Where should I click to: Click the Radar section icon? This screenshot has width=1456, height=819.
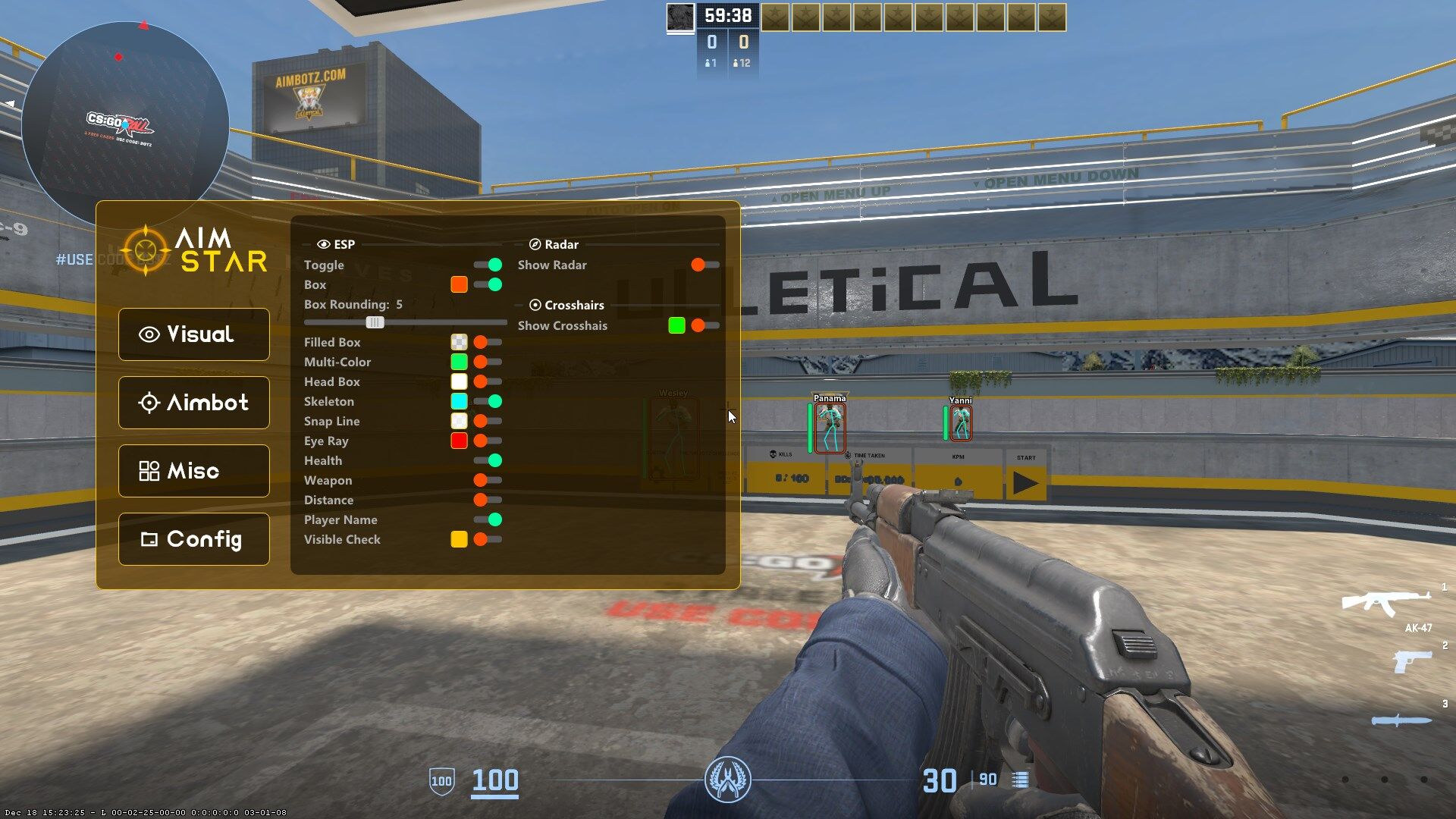point(535,244)
